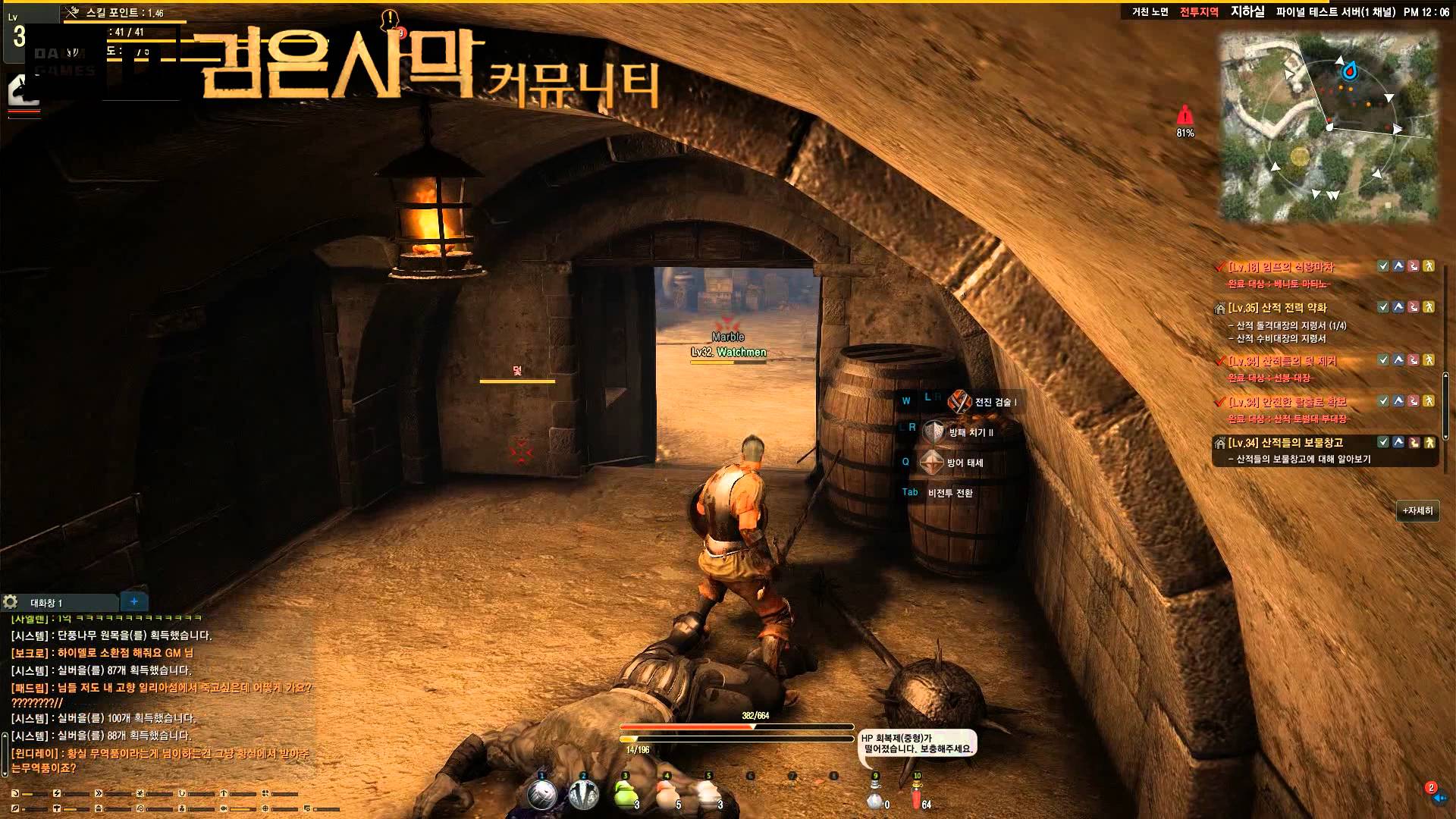
Task: Expand quest details with +자세히 button
Action: (x=1417, y=511)
